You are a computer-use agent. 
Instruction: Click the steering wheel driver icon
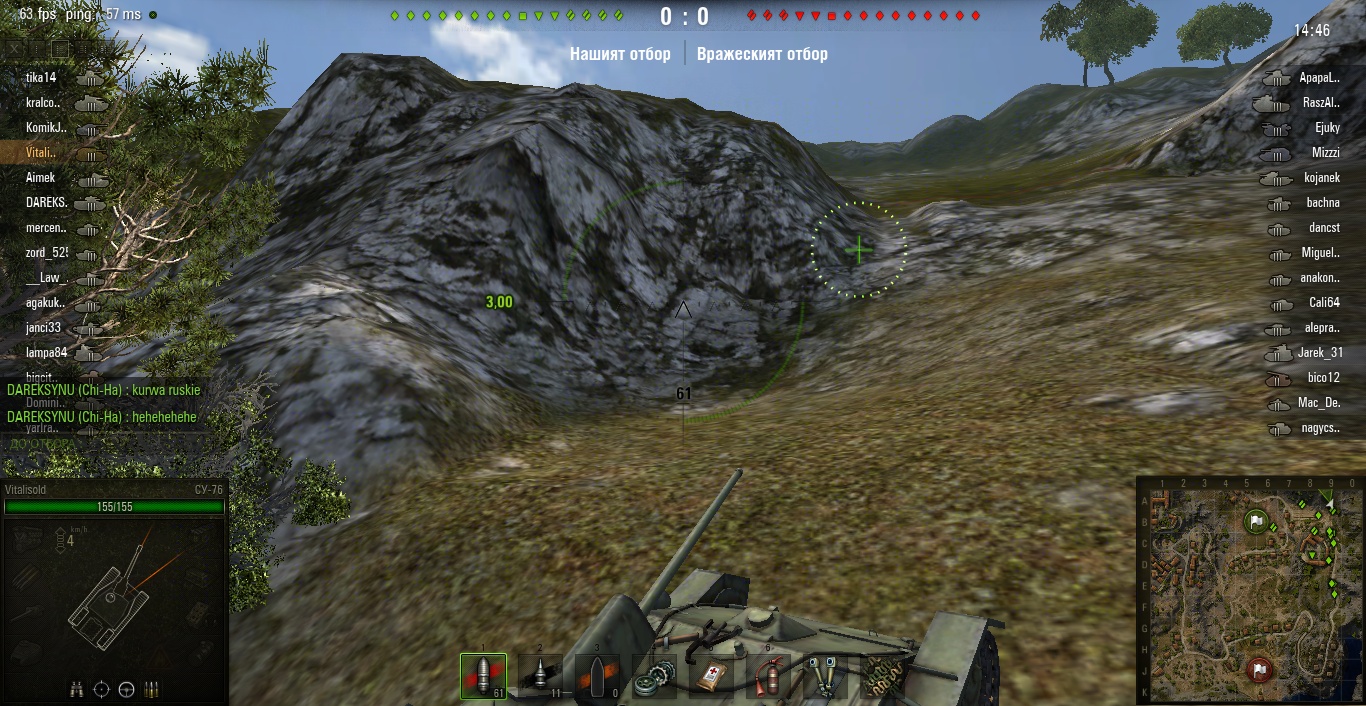pos(127,689)
